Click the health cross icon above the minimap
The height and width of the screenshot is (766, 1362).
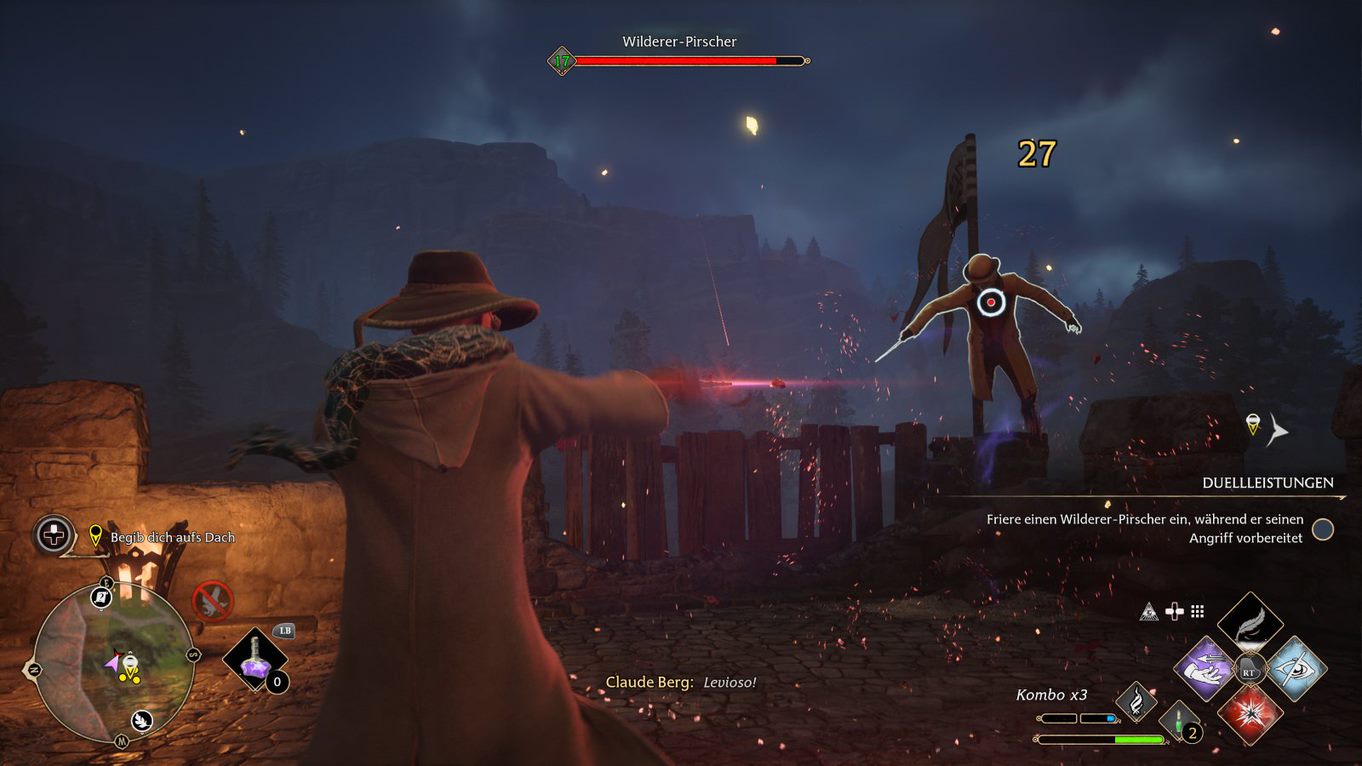pos(52,533)
